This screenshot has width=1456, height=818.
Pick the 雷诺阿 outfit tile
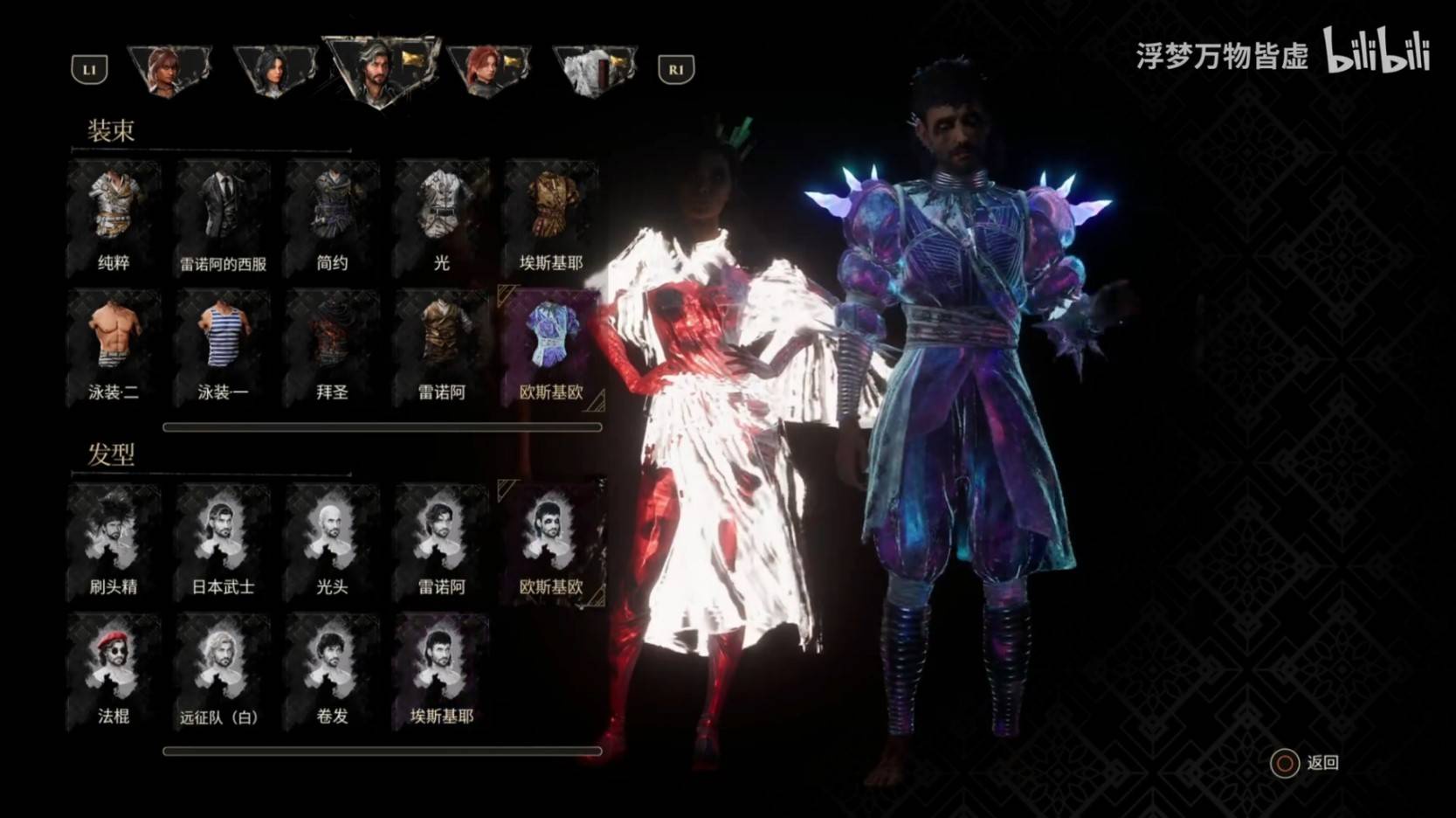point(441,346)
